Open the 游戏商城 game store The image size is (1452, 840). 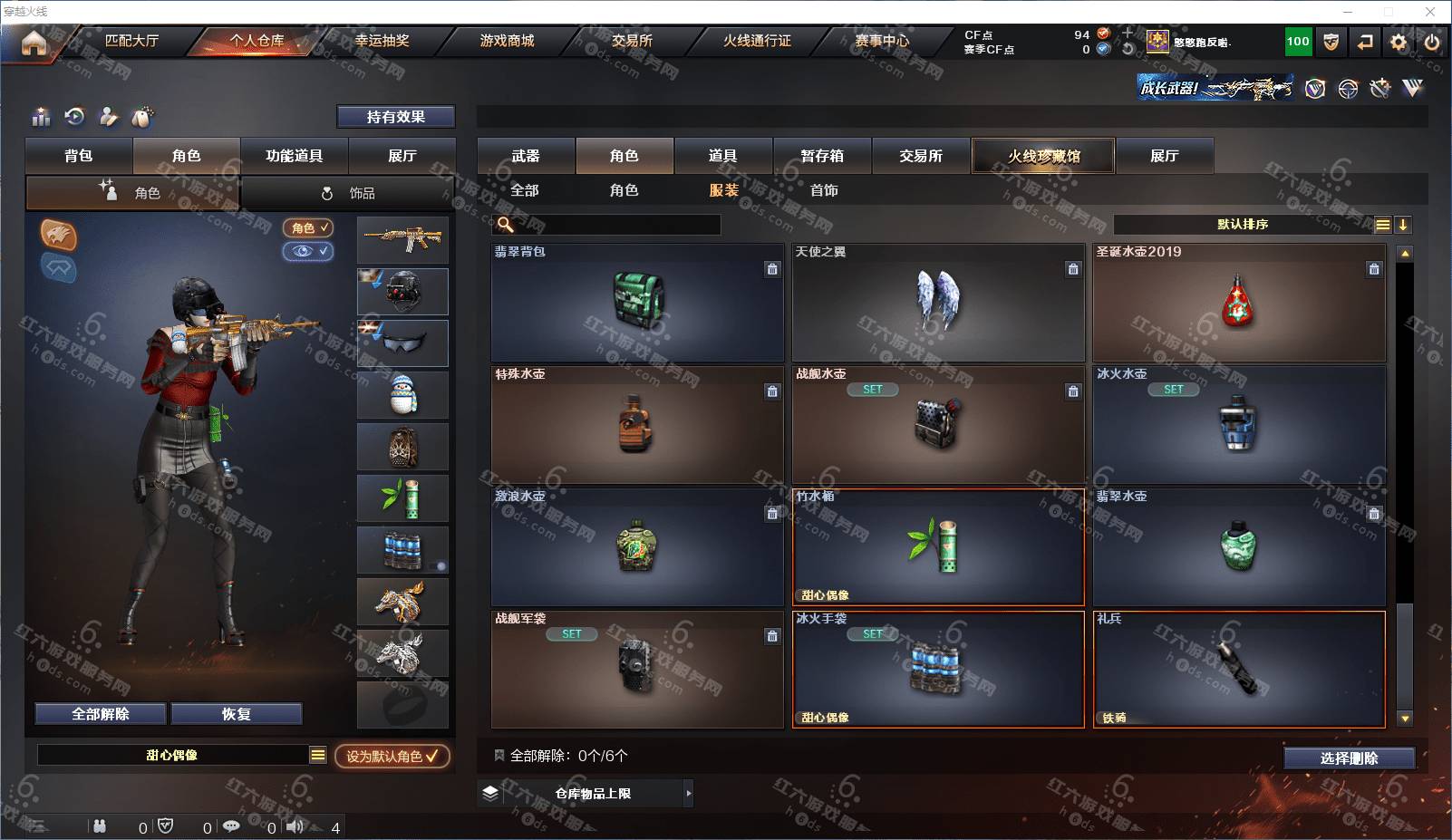tap(507, 41)
